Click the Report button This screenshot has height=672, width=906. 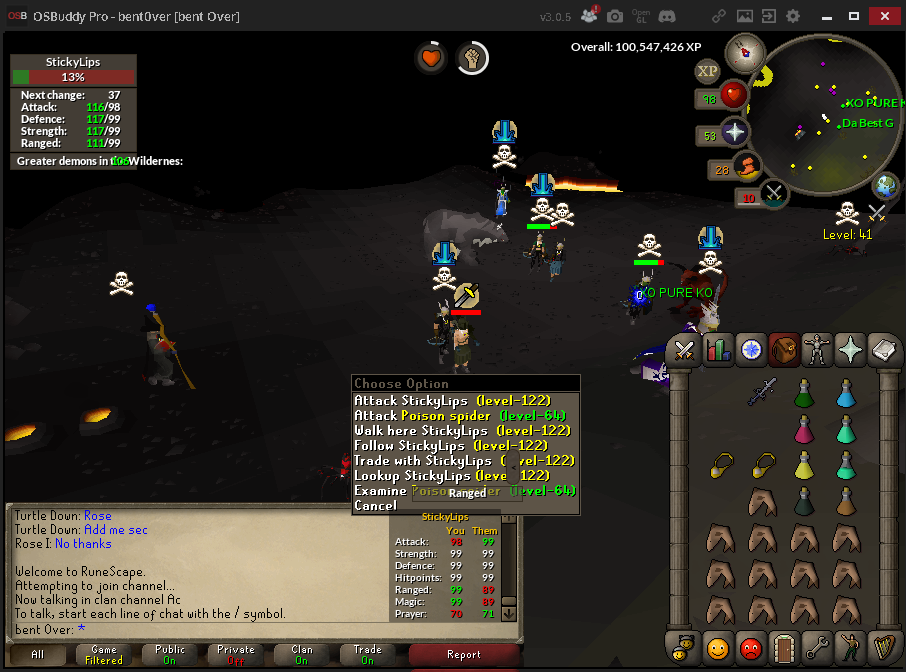click(463, 655)
